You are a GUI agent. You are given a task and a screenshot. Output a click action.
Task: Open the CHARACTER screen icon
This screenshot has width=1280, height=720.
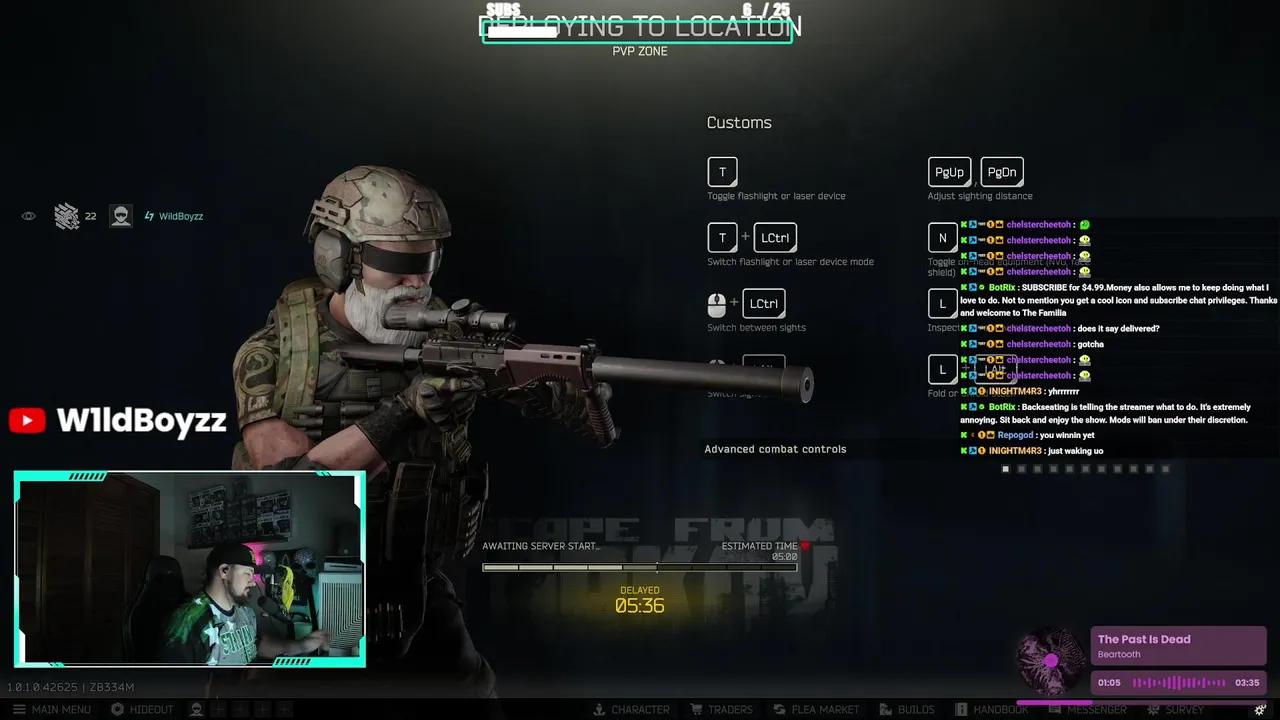[632, 709]
